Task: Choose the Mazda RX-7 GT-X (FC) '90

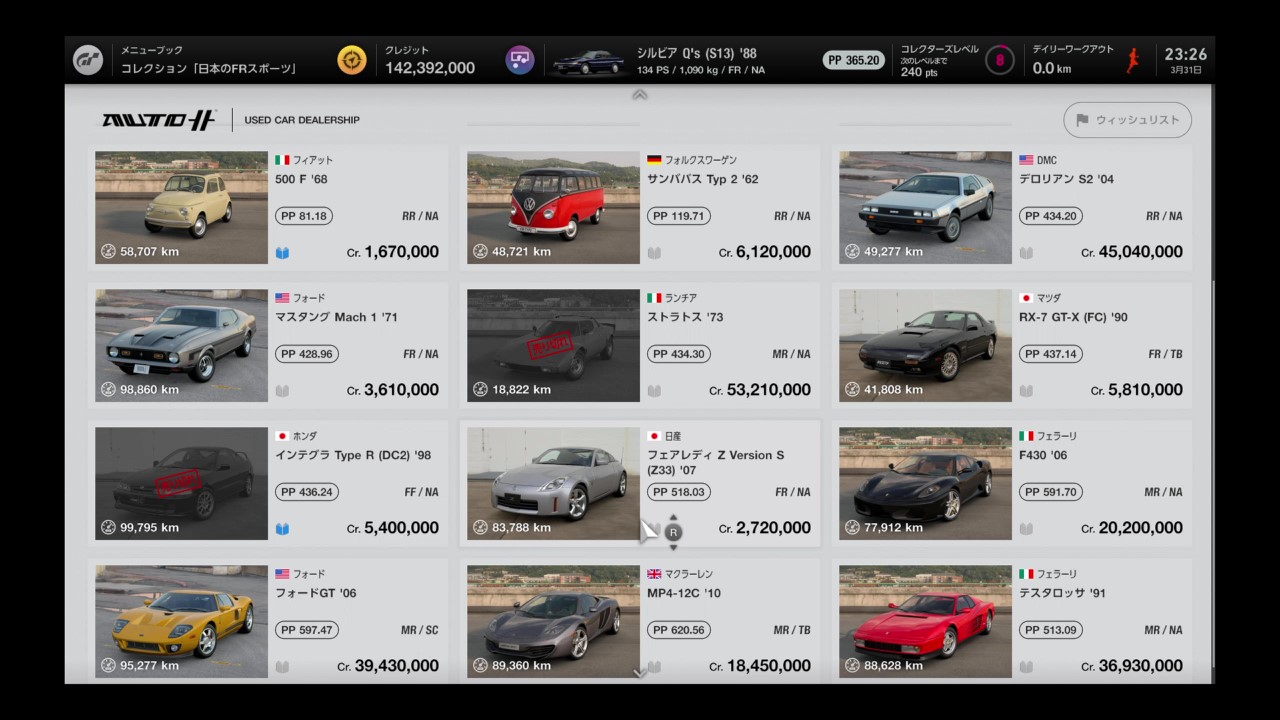Action: (1012, 346)
